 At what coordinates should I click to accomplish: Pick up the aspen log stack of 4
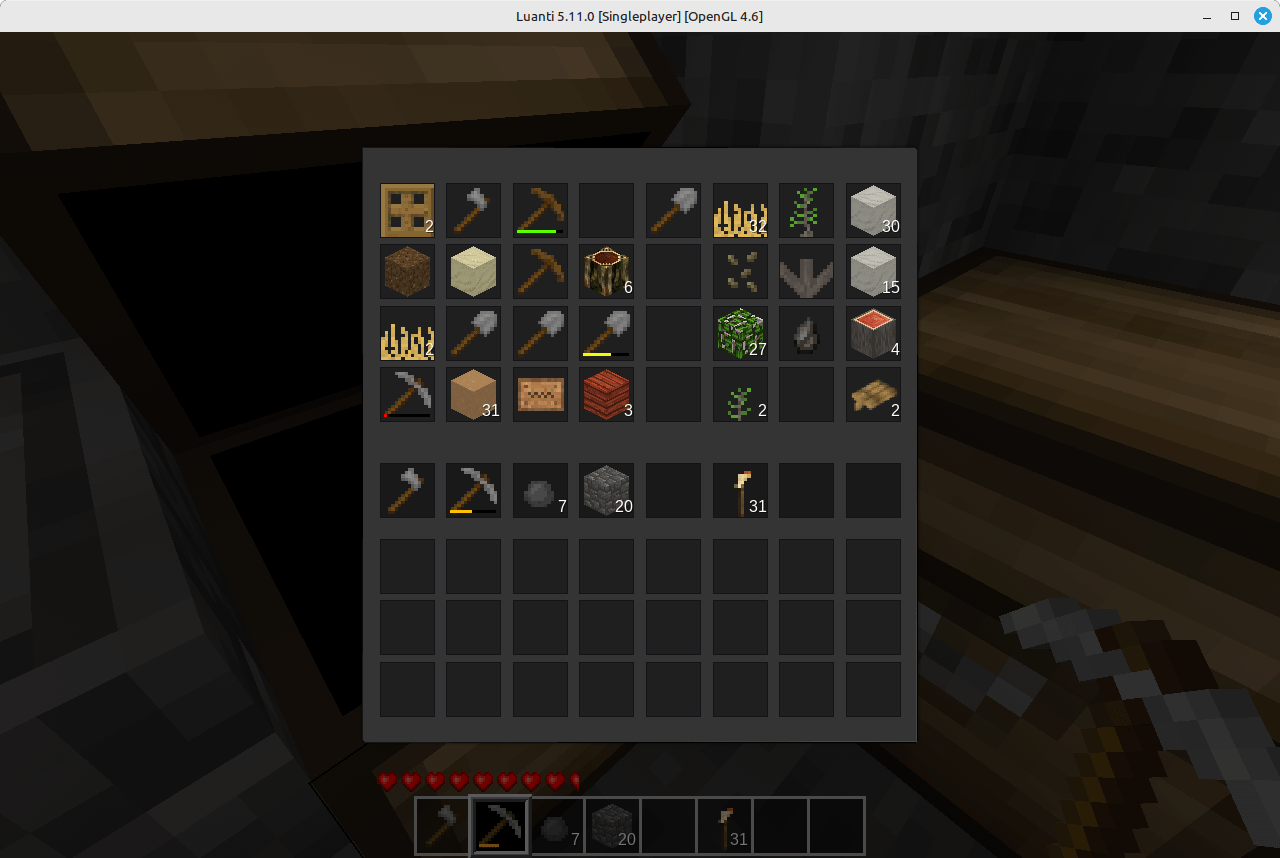(873, 333)
